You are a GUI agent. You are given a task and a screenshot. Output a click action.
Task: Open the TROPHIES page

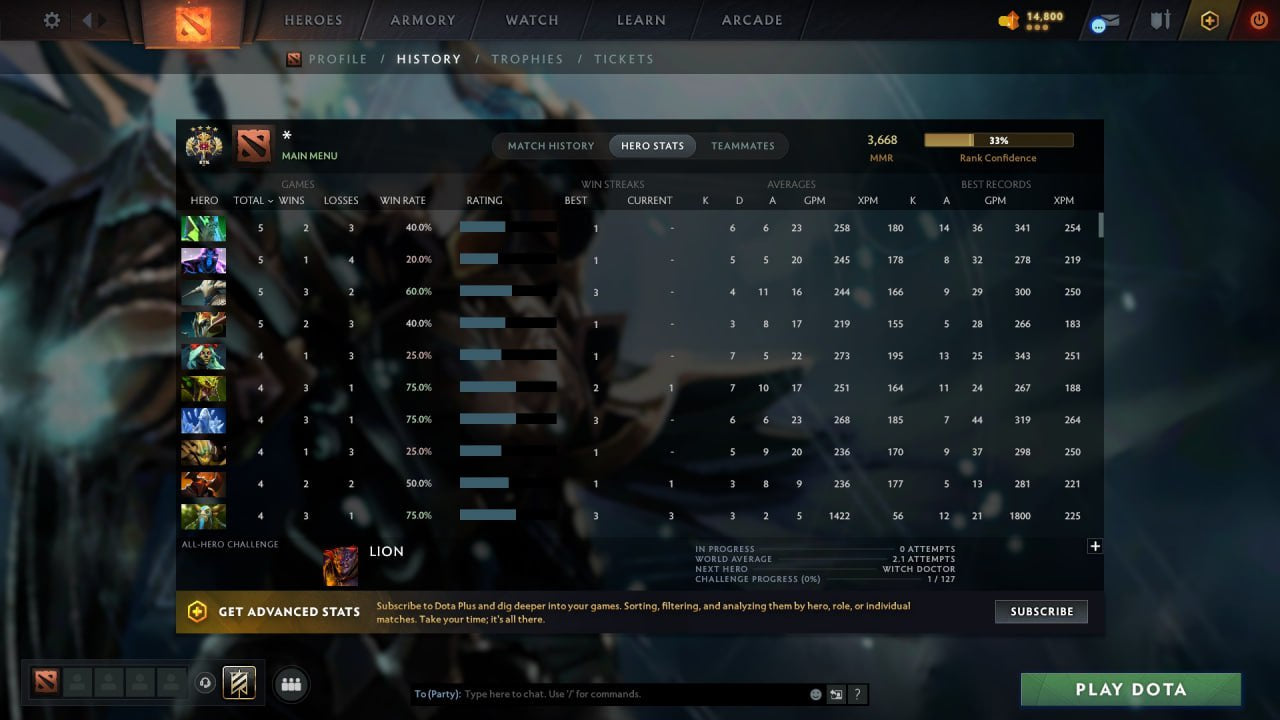pos(528,59)
